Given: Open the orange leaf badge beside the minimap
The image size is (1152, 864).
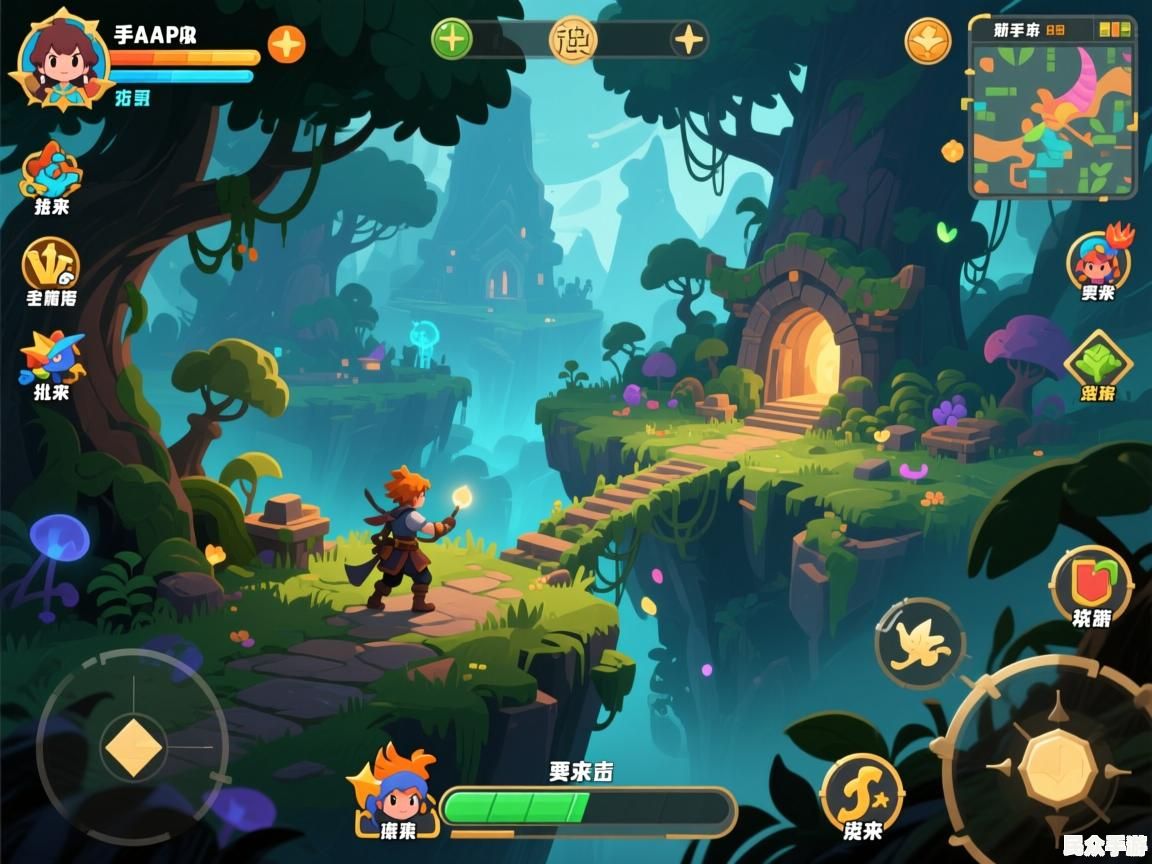Looking at the screenshot, I should [x=928, y=41].
